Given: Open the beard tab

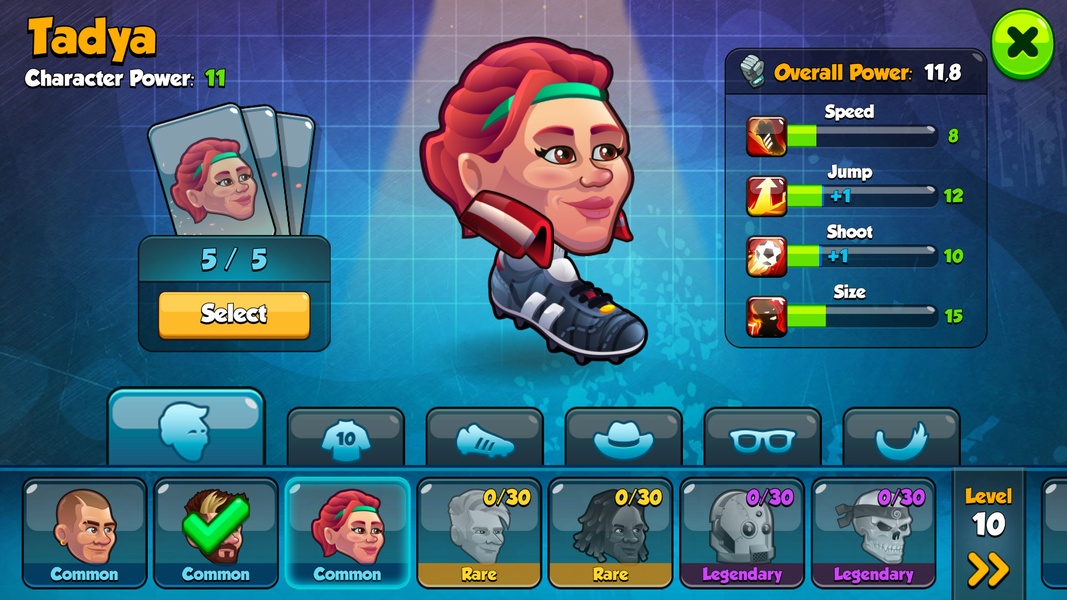Looking at the screenshot, I should tap(901, 438).
